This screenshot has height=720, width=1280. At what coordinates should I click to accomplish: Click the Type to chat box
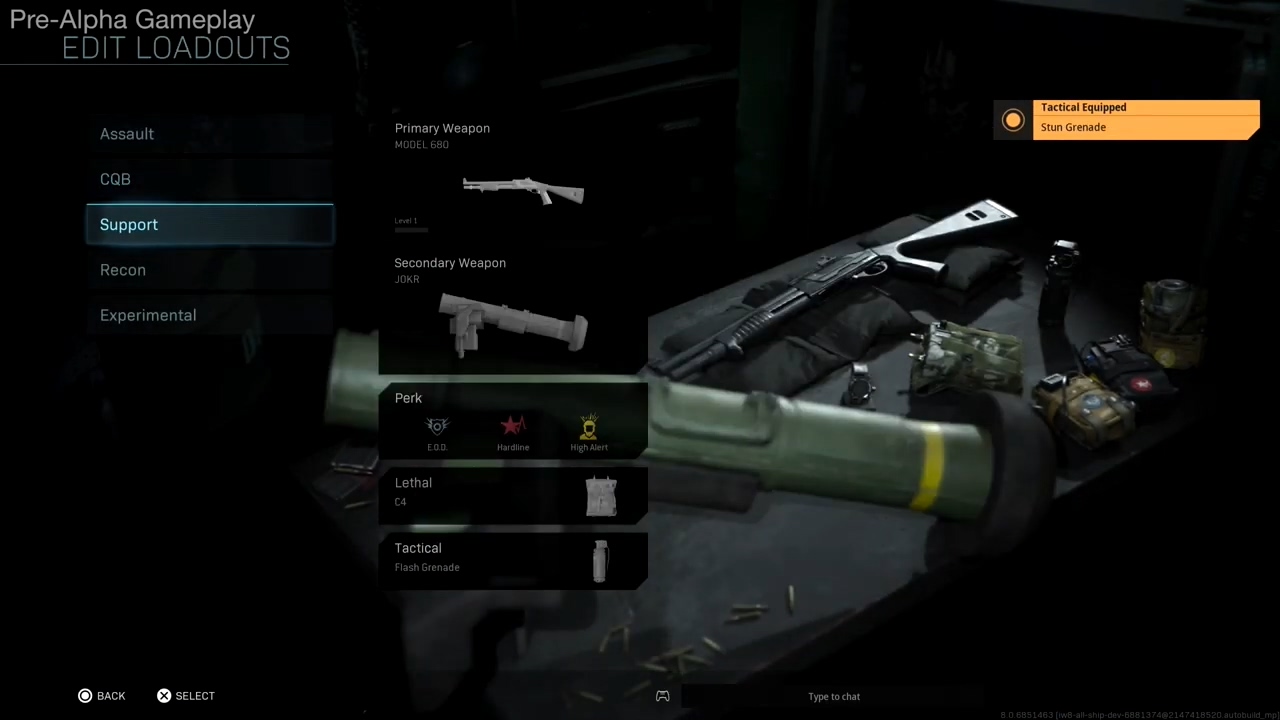(834, 697)
